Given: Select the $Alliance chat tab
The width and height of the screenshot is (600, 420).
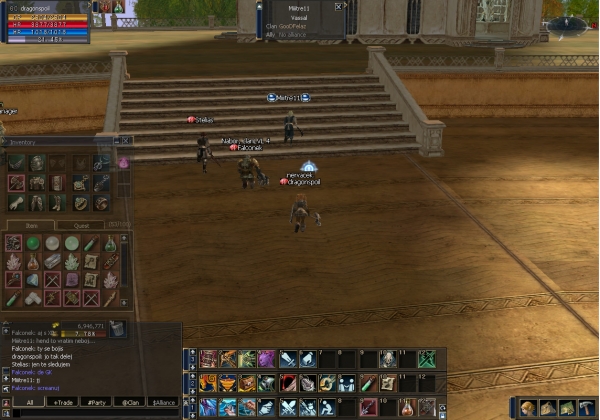Looking at the screenshot, I should (162, 402).
